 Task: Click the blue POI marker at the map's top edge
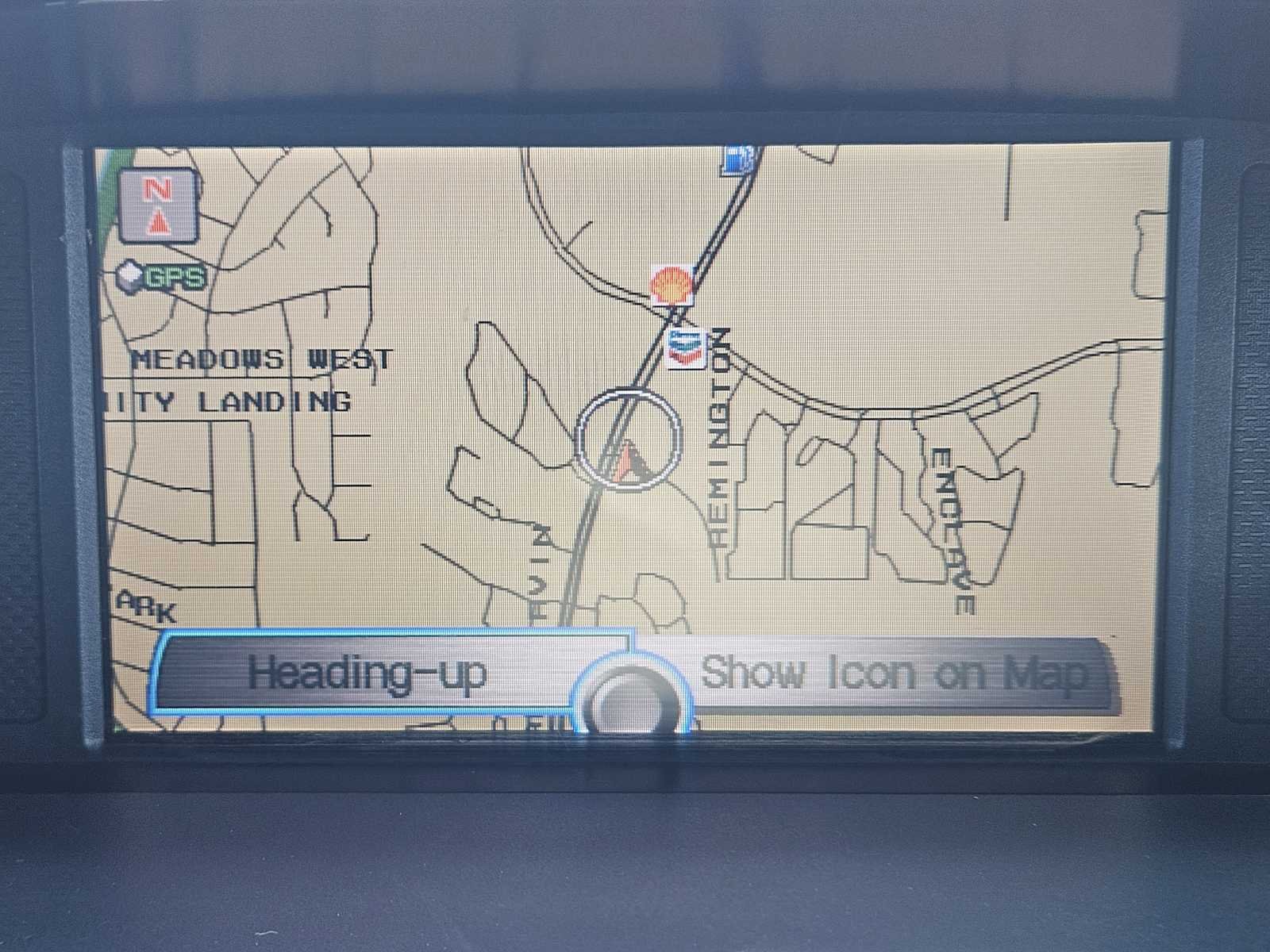pos(738,159)
